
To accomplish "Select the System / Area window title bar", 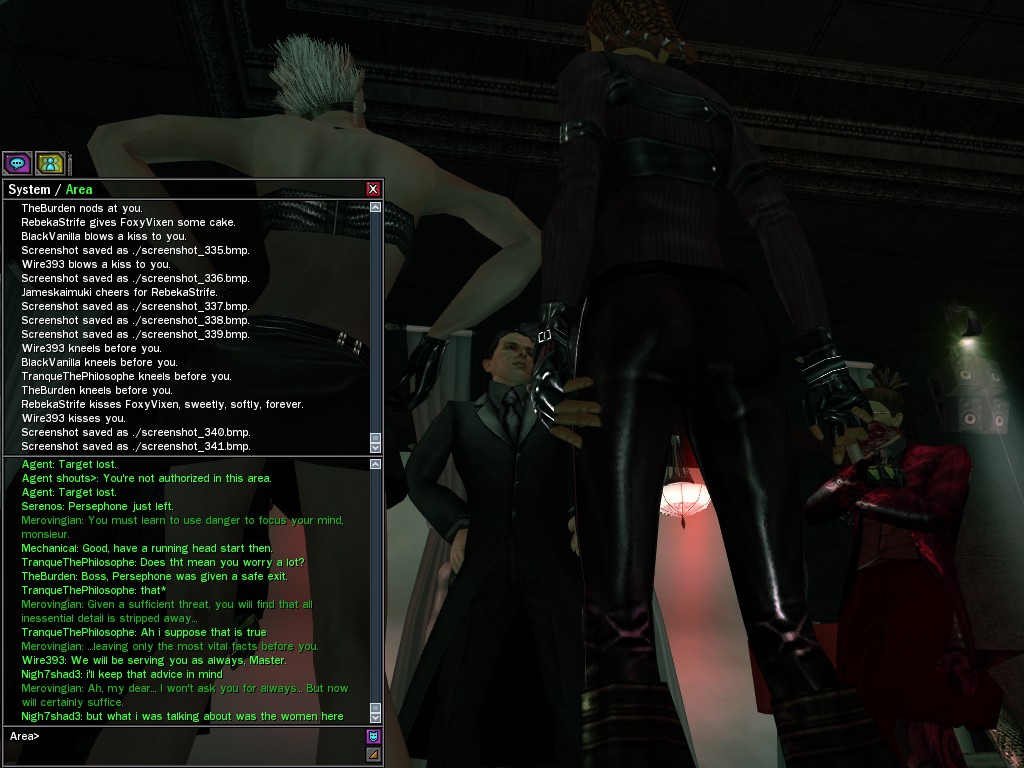I will pos(180,189).
